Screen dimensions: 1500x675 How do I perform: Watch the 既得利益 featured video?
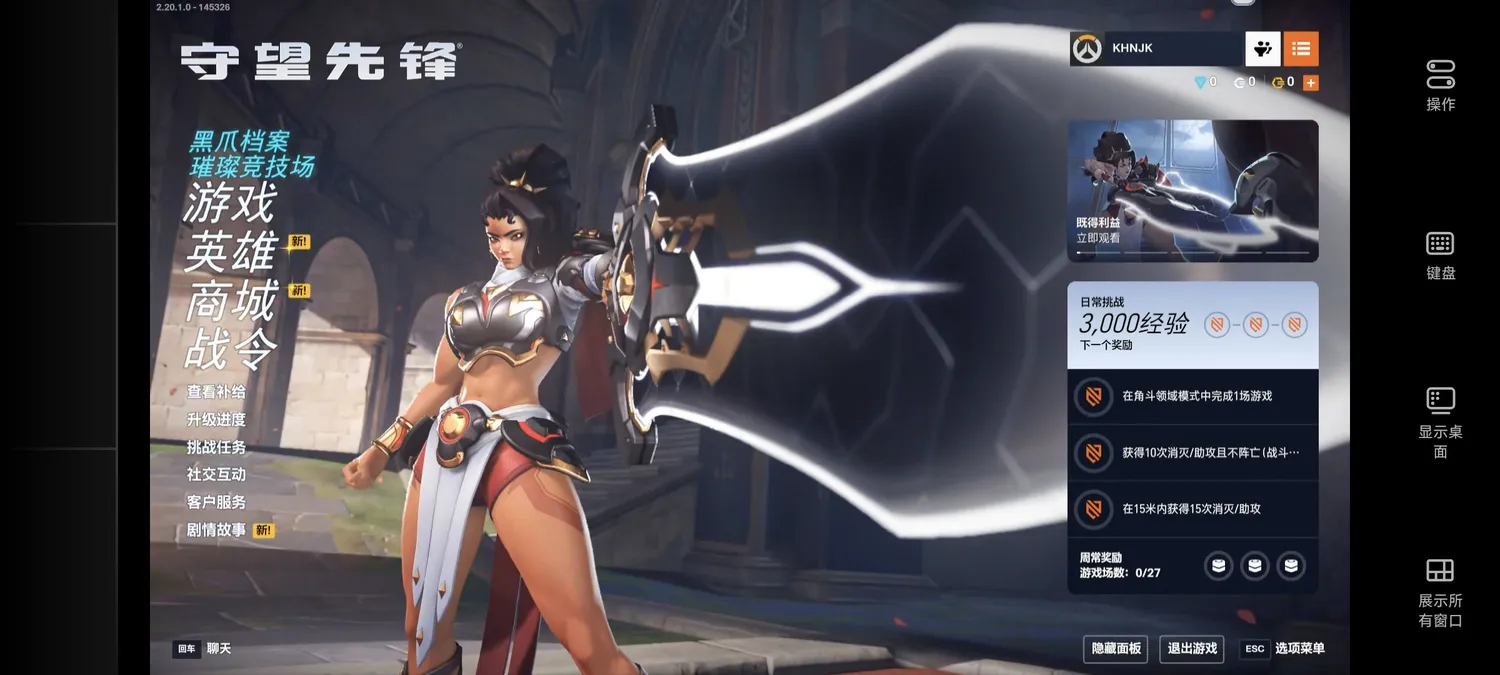pyautogui.click(x=1192, y=190)
